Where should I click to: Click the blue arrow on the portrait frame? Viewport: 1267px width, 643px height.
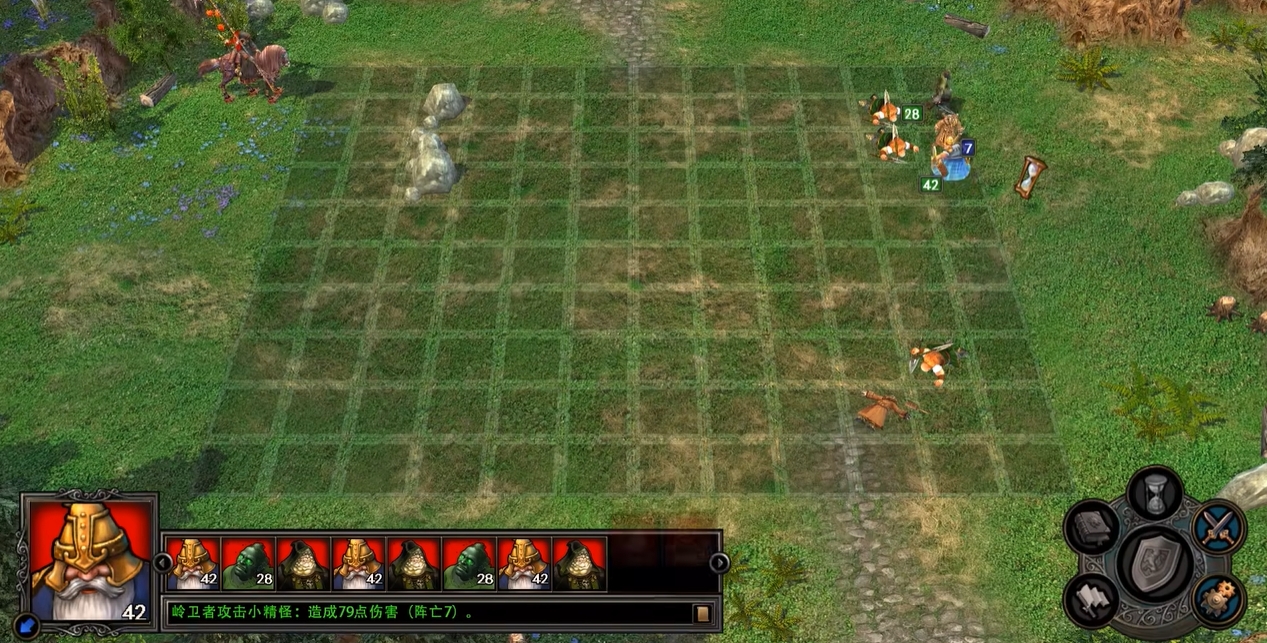coord(29,623)
